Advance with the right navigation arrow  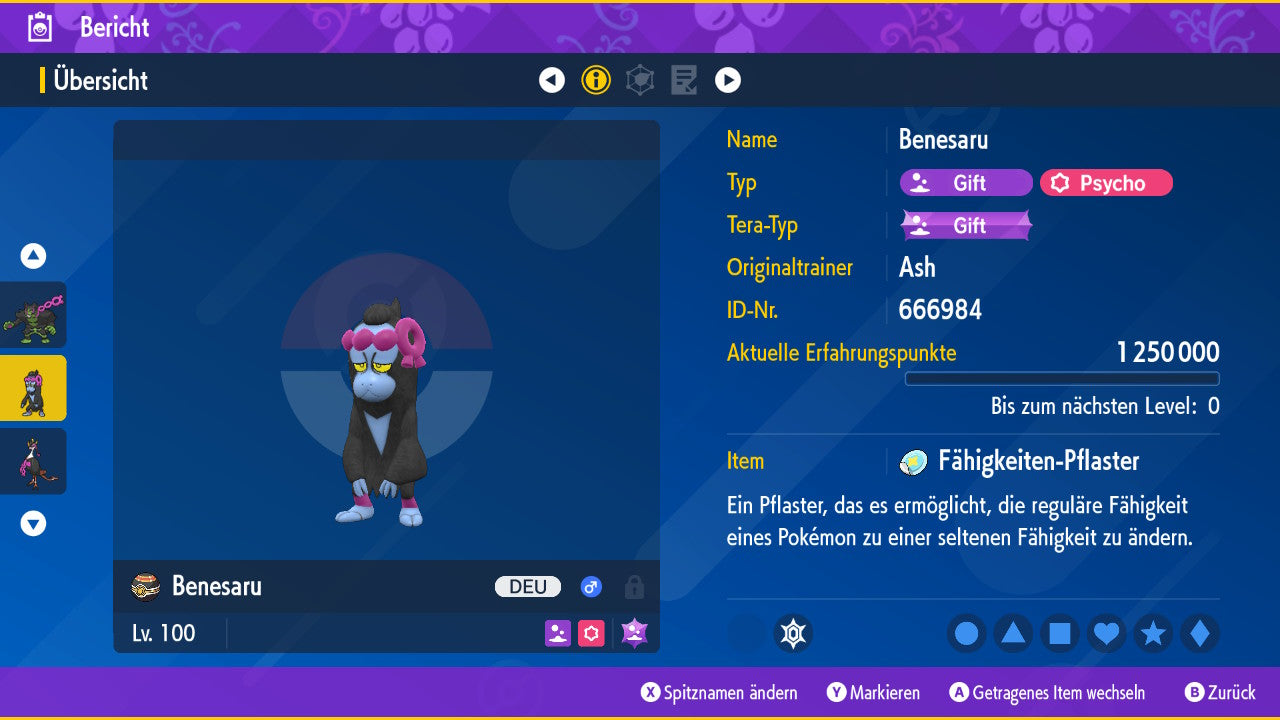pyautogui.click(x=728, y=80)
